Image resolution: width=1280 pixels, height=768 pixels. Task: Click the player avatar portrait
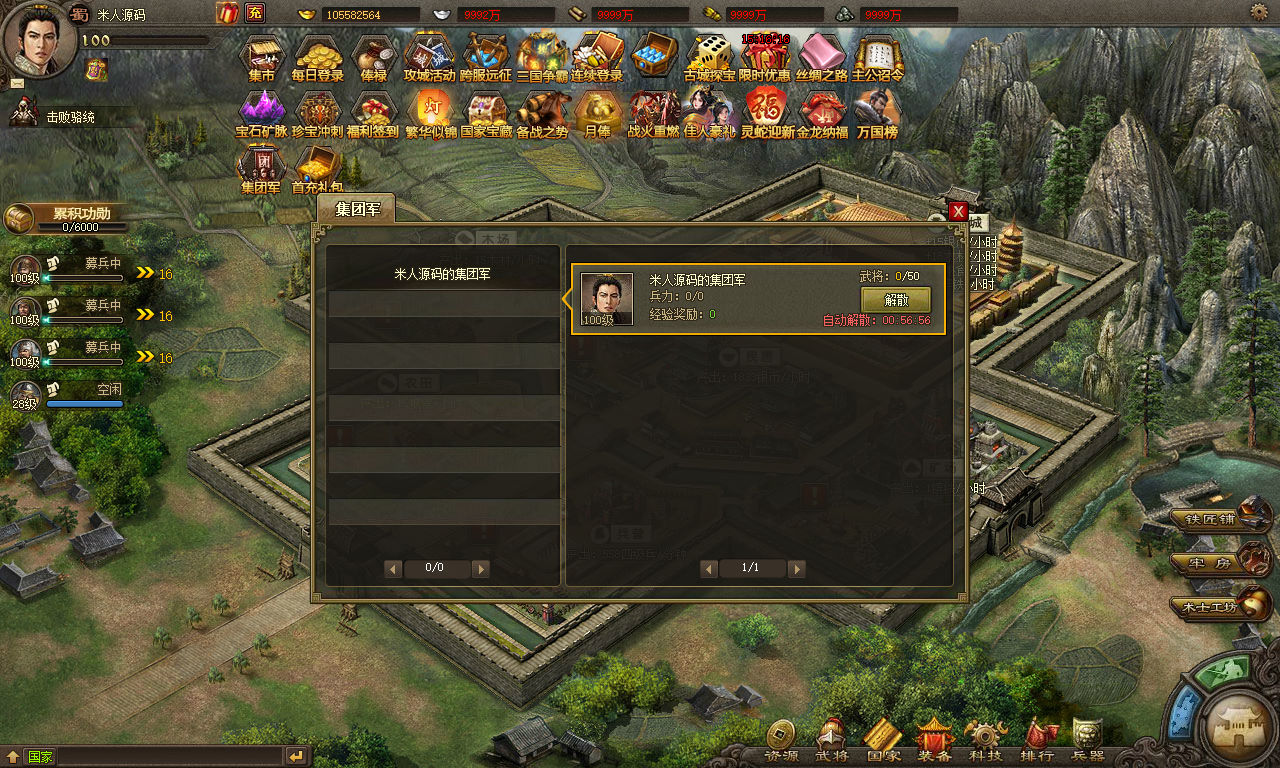click(x=38, y=38)
